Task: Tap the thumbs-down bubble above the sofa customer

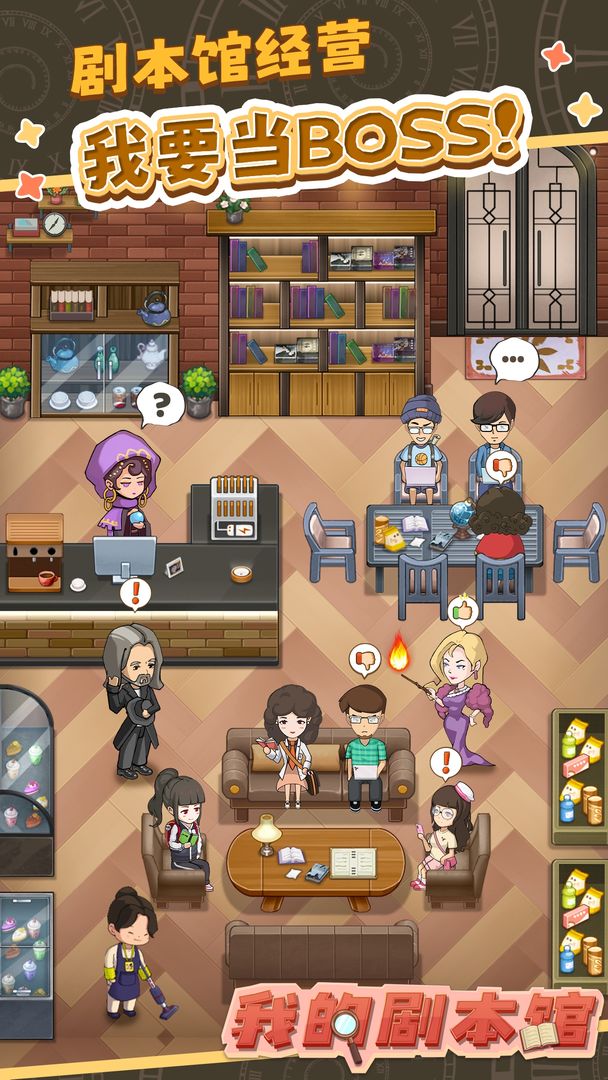Action: coord(365,660)
